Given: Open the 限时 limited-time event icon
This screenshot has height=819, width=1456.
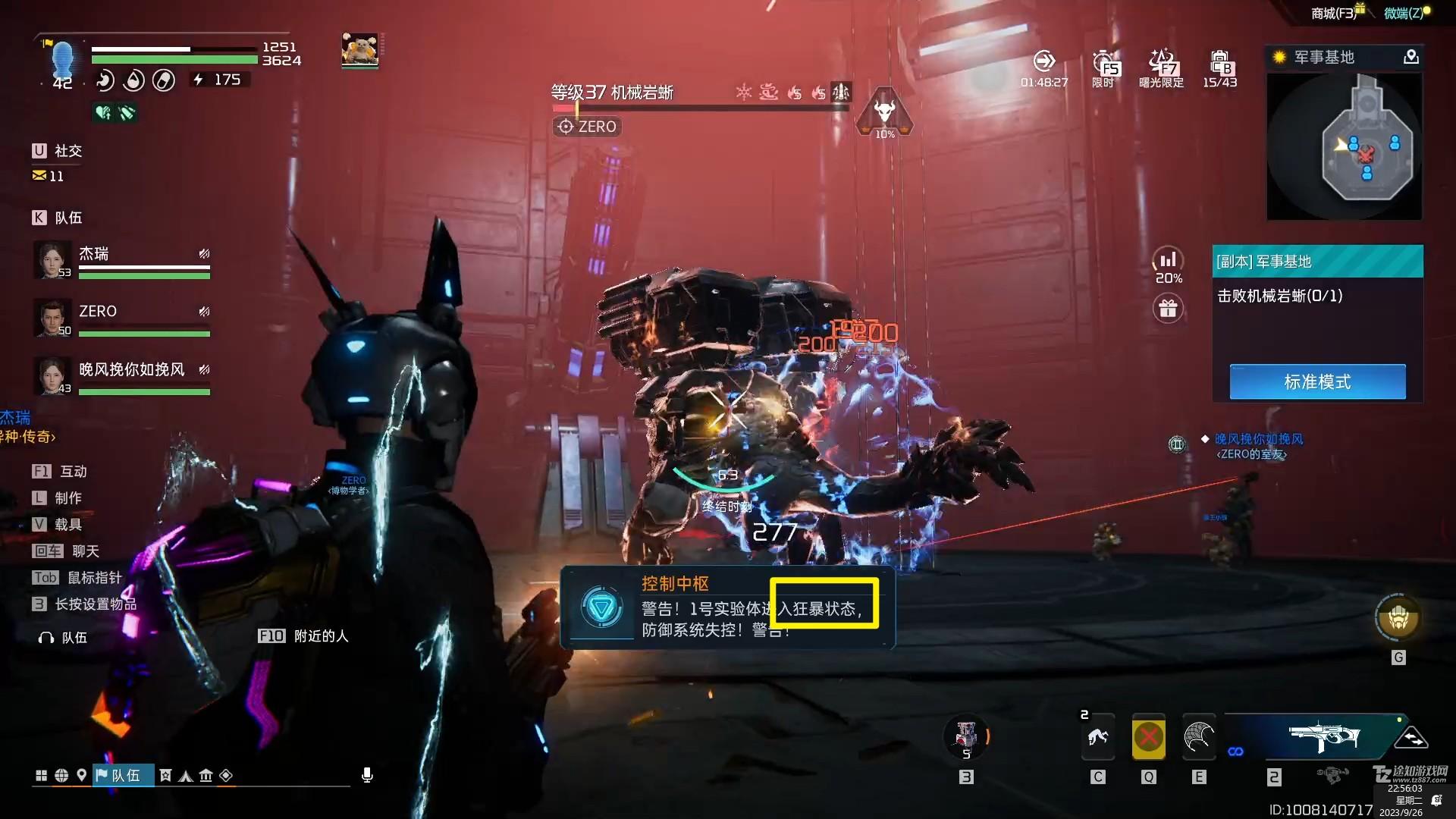Looking at the screenshot, I should (x=1105, y=67).
